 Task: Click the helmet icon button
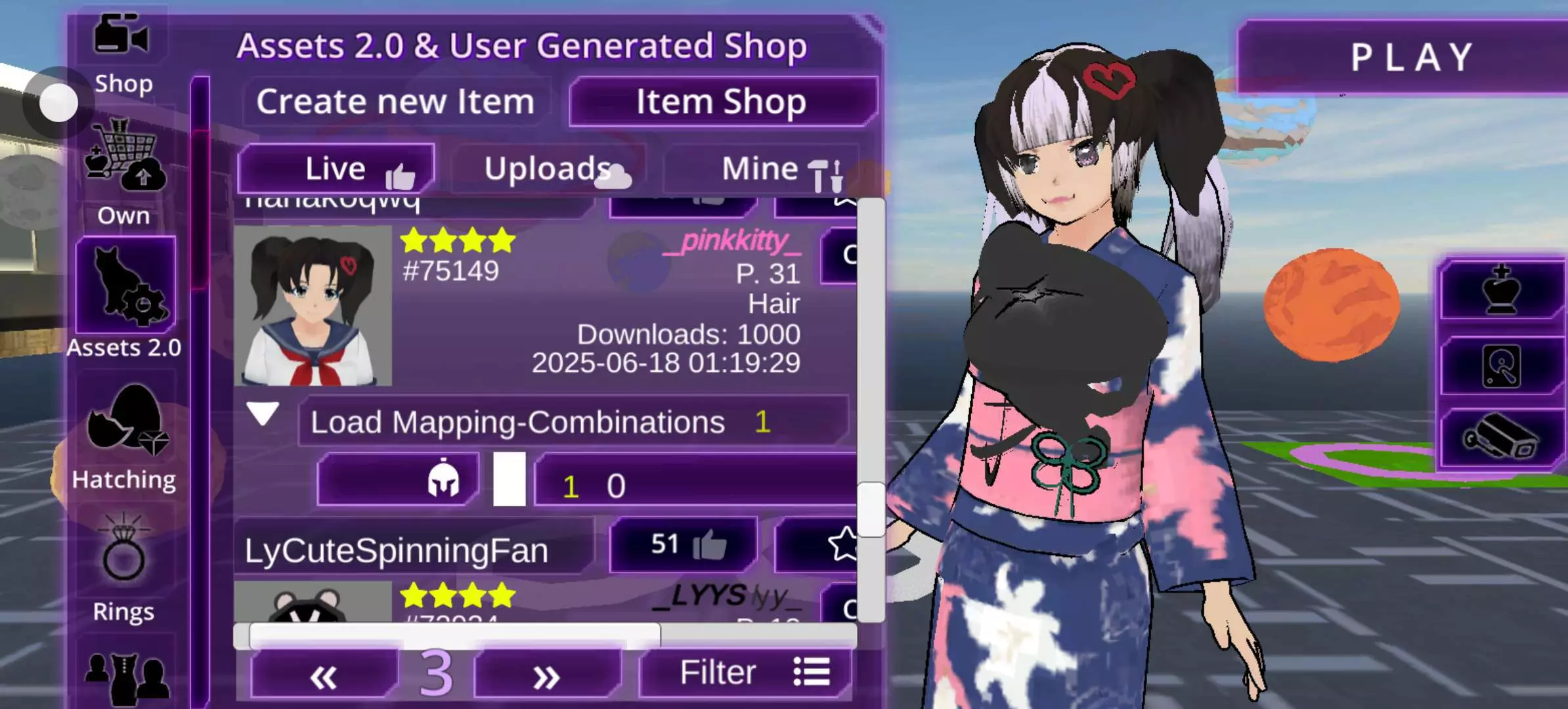tap(398, 481)
